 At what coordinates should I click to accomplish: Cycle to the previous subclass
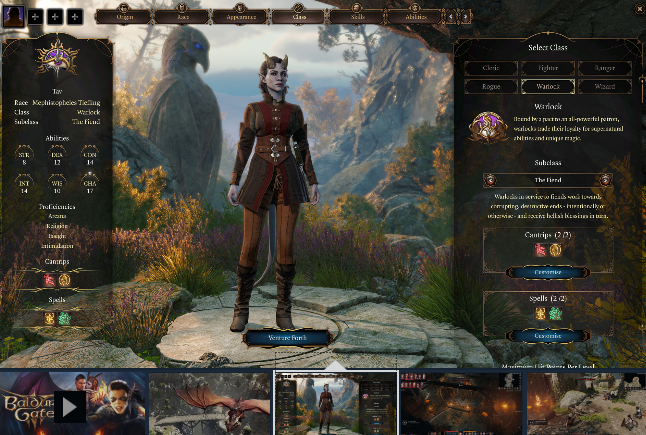click(x=489, y=180)
